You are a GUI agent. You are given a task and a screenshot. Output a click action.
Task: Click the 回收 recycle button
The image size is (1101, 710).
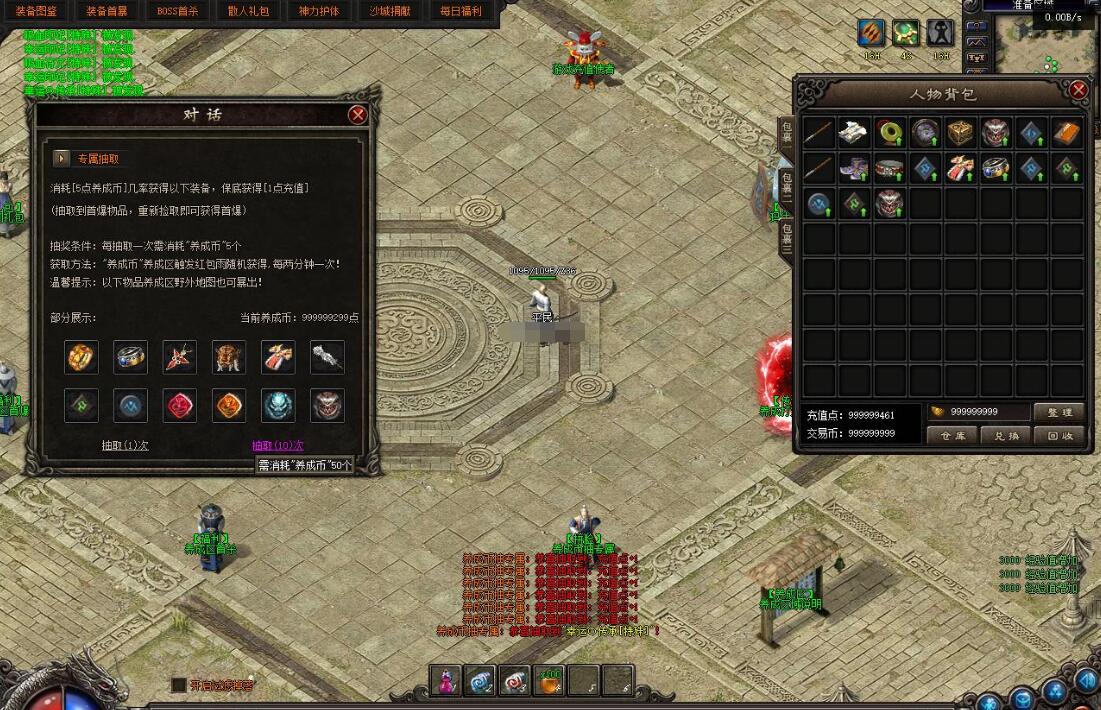[1059, 436]
